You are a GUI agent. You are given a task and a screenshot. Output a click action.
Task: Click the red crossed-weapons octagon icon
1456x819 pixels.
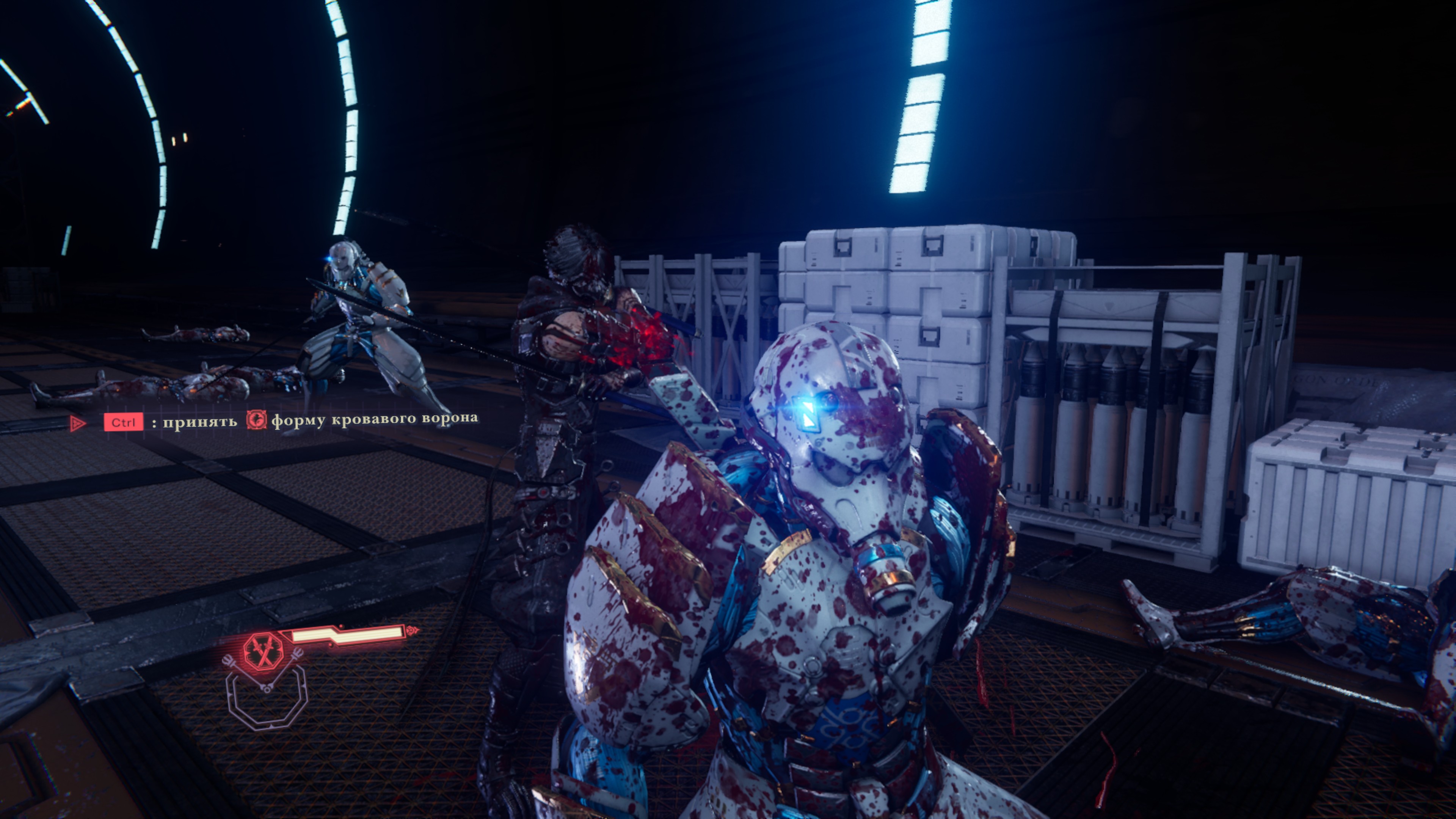[263, 651]
